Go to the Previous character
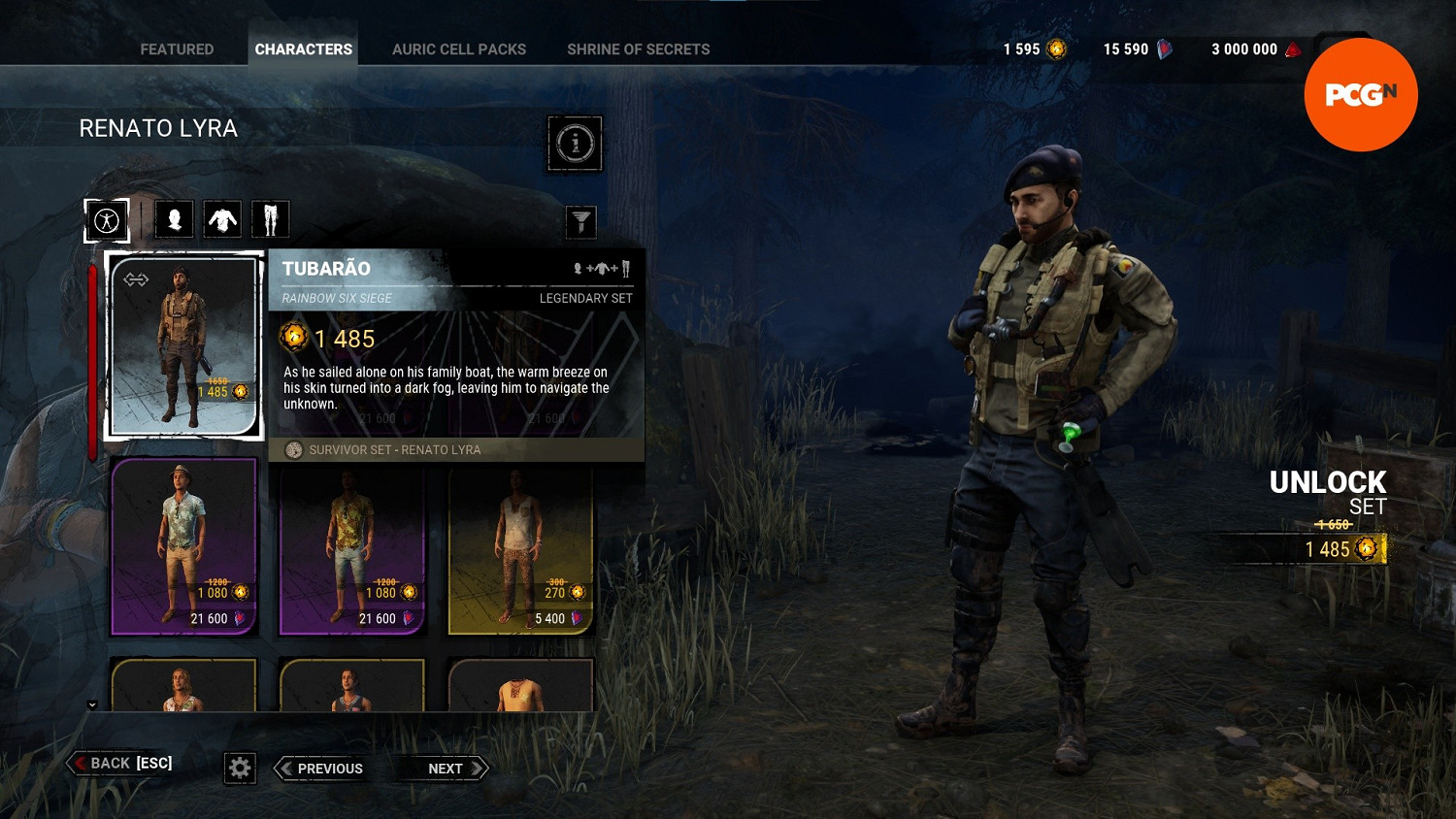Viewport: 1456px width, 819px height. pyautogui.click(x=320, y=769)
